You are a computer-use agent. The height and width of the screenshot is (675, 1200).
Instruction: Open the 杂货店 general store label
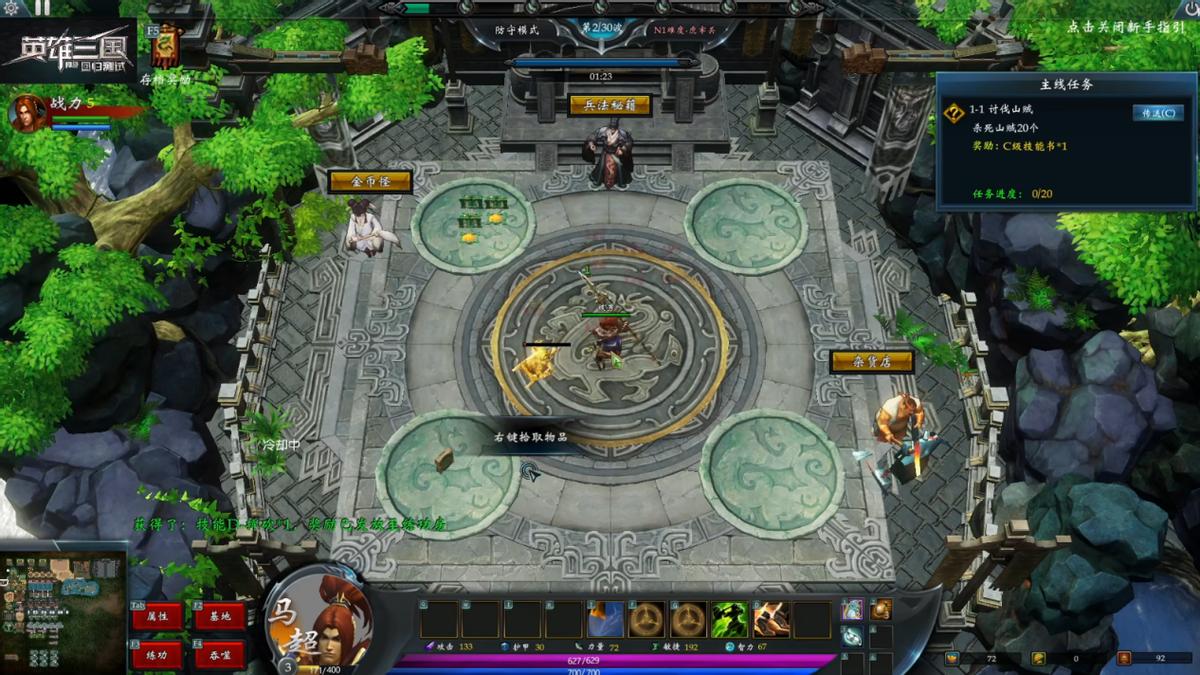click(872, 361)
